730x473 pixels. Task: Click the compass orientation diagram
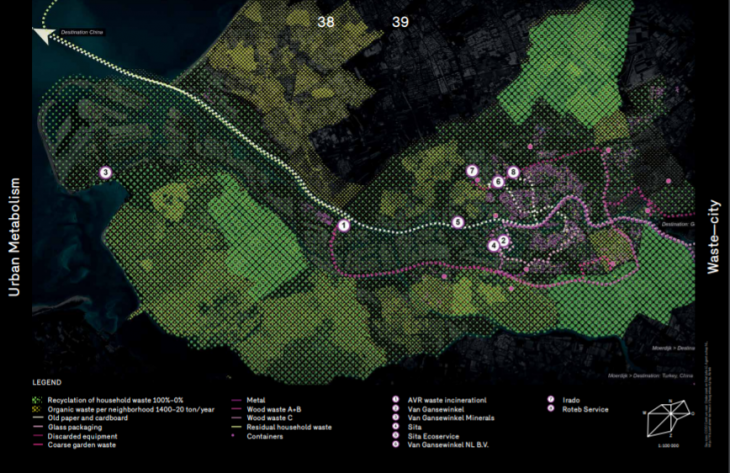click(670, 412)
